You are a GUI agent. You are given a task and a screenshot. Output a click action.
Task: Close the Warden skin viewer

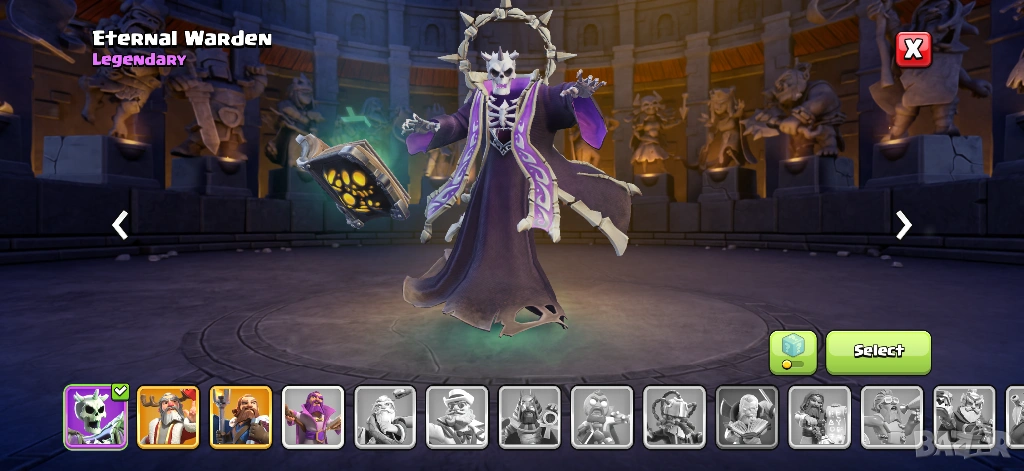(x=913, y=49)
